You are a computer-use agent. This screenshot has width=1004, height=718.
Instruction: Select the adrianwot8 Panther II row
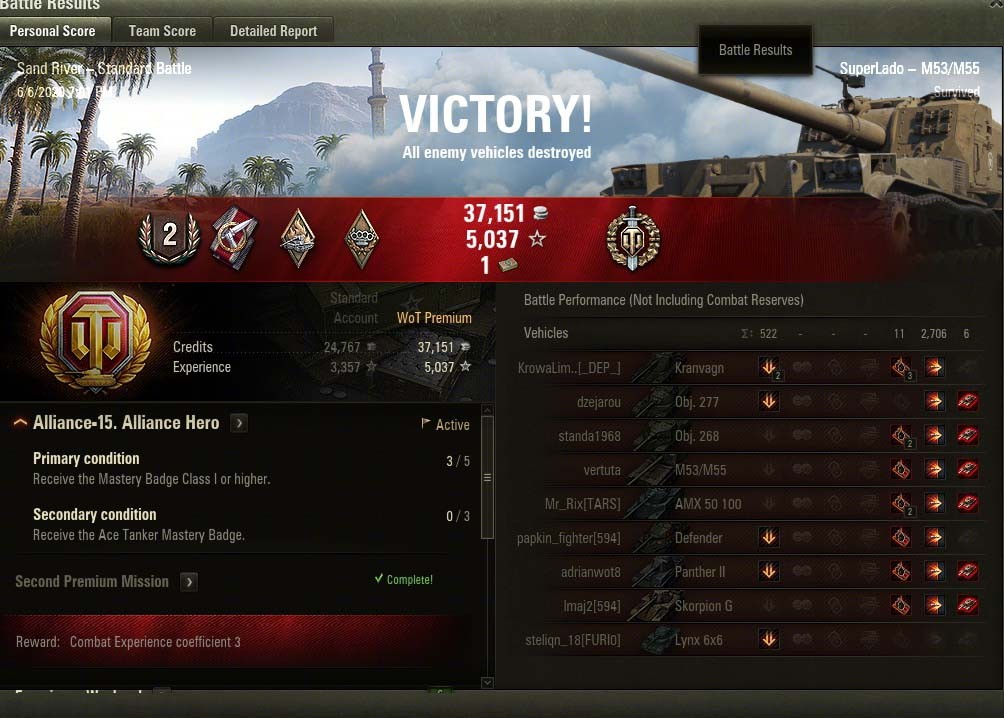[700, 572]
